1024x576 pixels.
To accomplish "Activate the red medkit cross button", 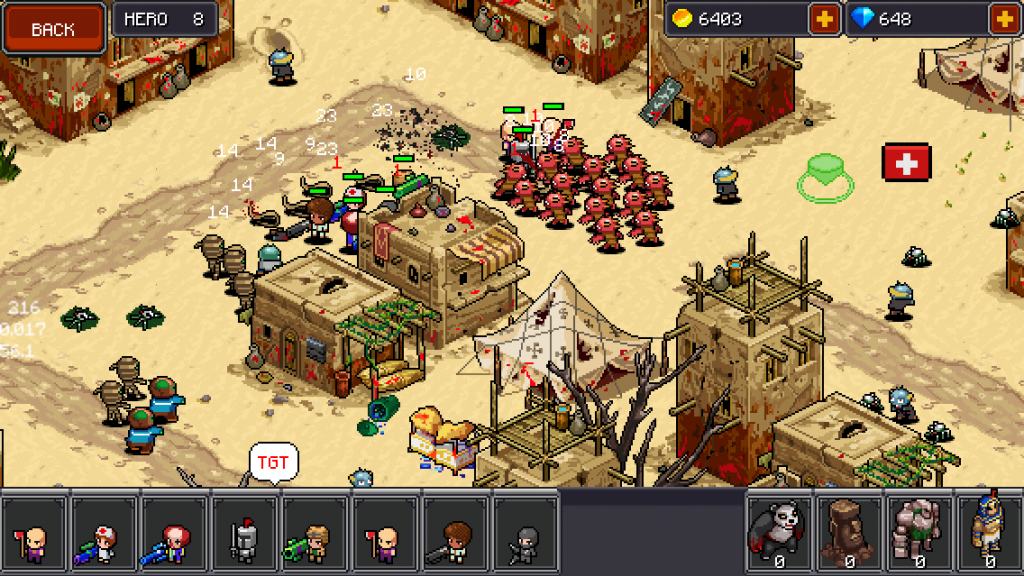I will (x=906, y=162).
